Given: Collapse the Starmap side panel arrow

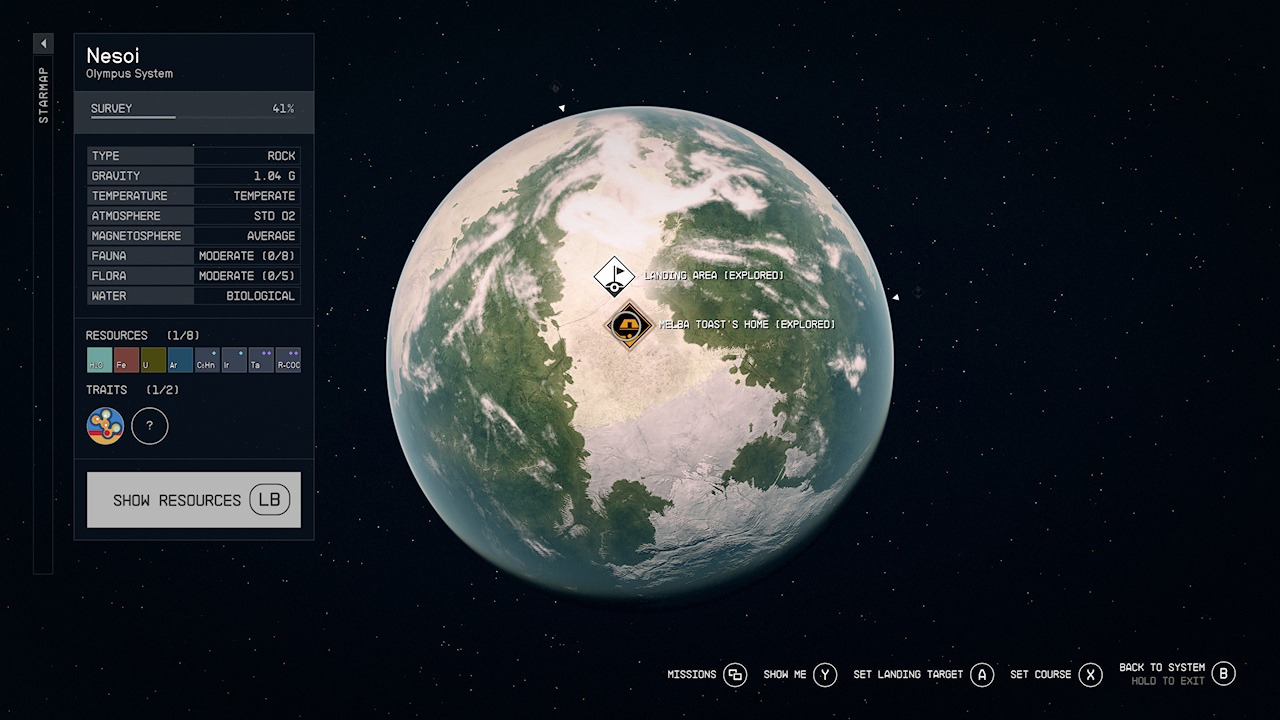Looking at the screenshot, I should pos(43,44).
